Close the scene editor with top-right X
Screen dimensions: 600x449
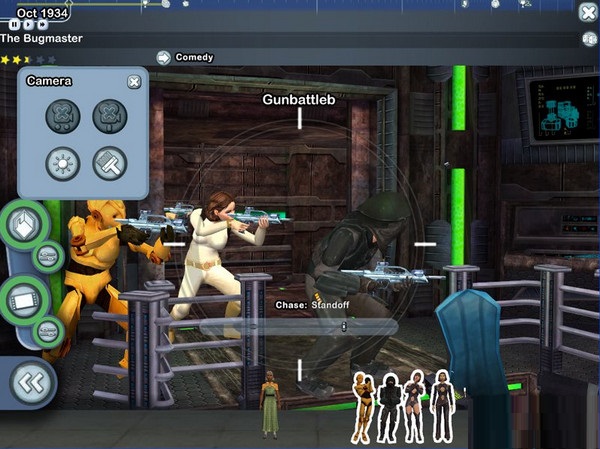coord(588,12)
